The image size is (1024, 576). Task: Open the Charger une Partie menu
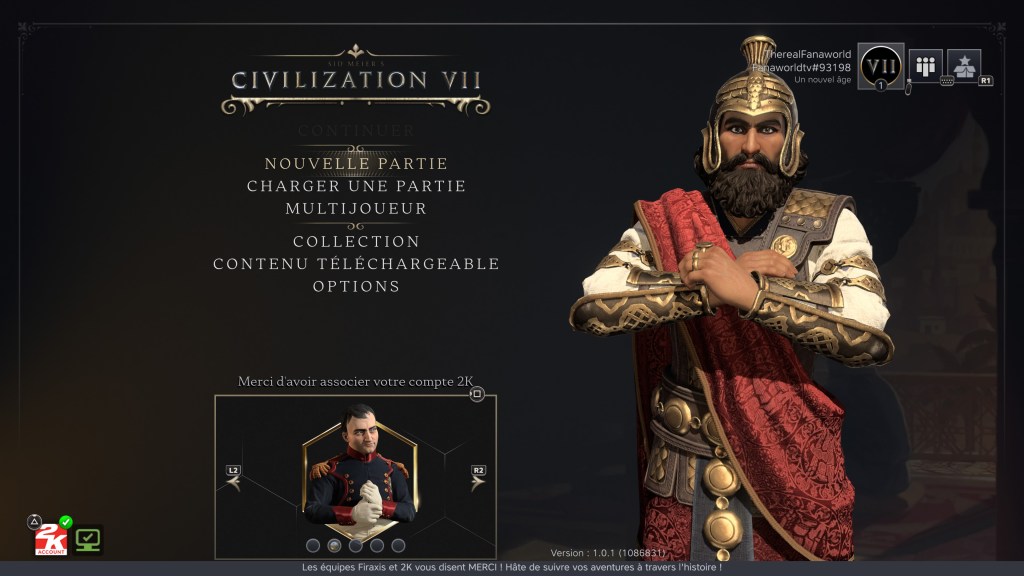pos(356,186)
